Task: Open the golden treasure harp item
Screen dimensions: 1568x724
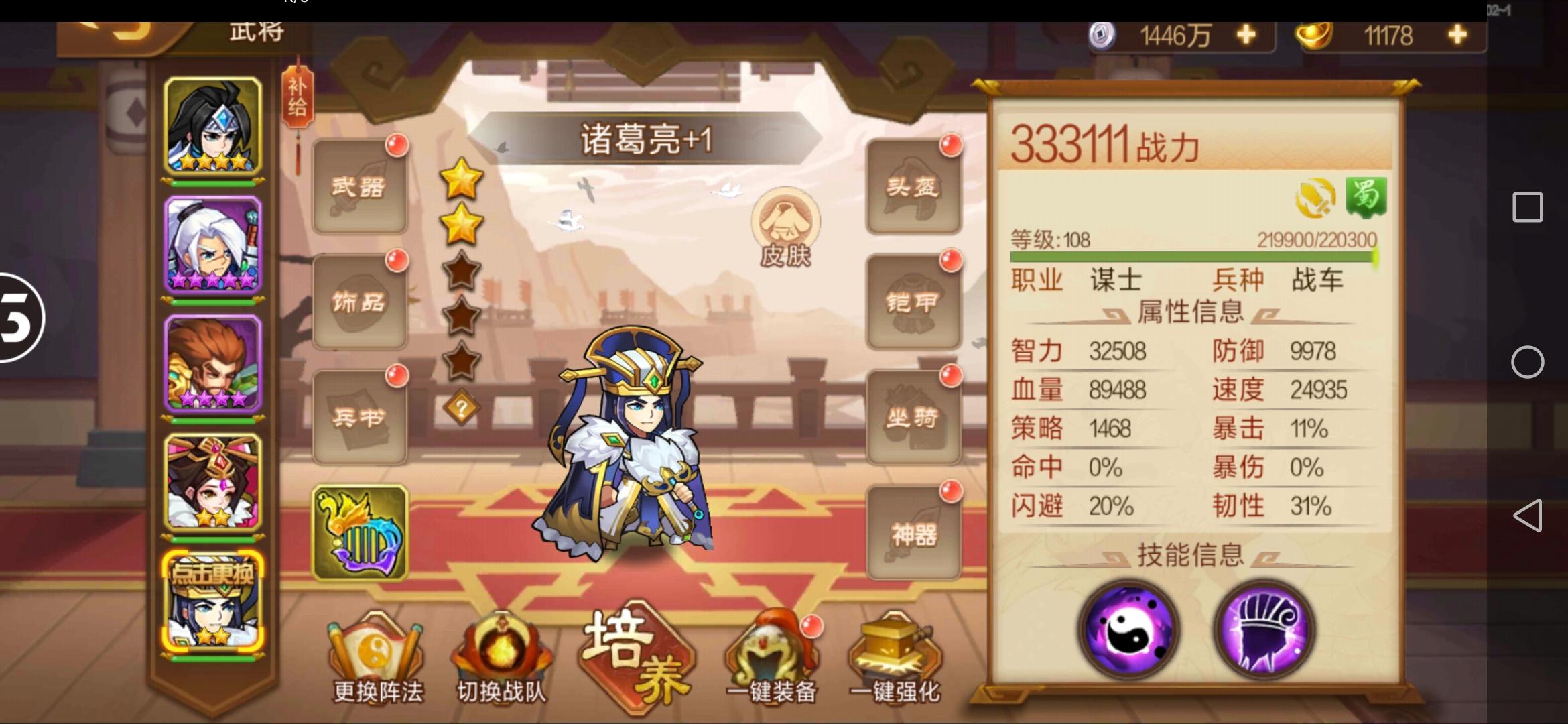Action: pyautogui.click(x=360, y=532)
